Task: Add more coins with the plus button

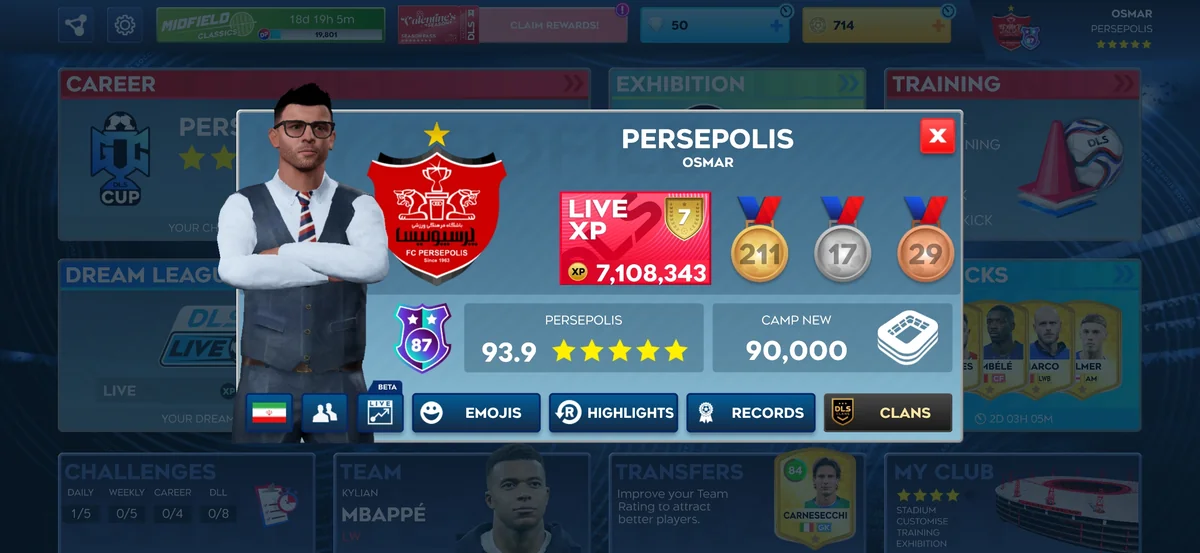Action: (938, 25)
